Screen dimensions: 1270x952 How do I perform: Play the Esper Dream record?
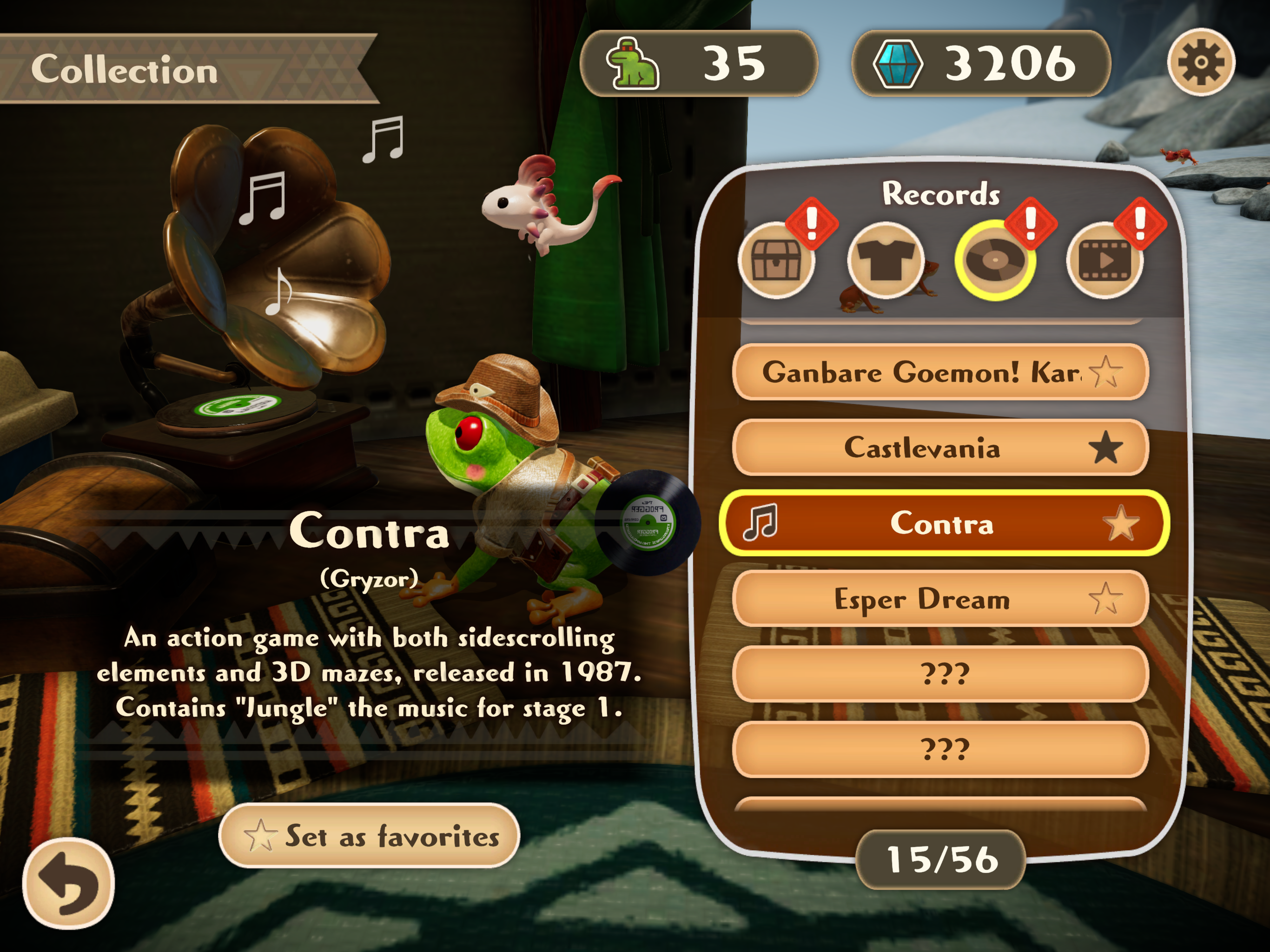[x=921, y=599]
